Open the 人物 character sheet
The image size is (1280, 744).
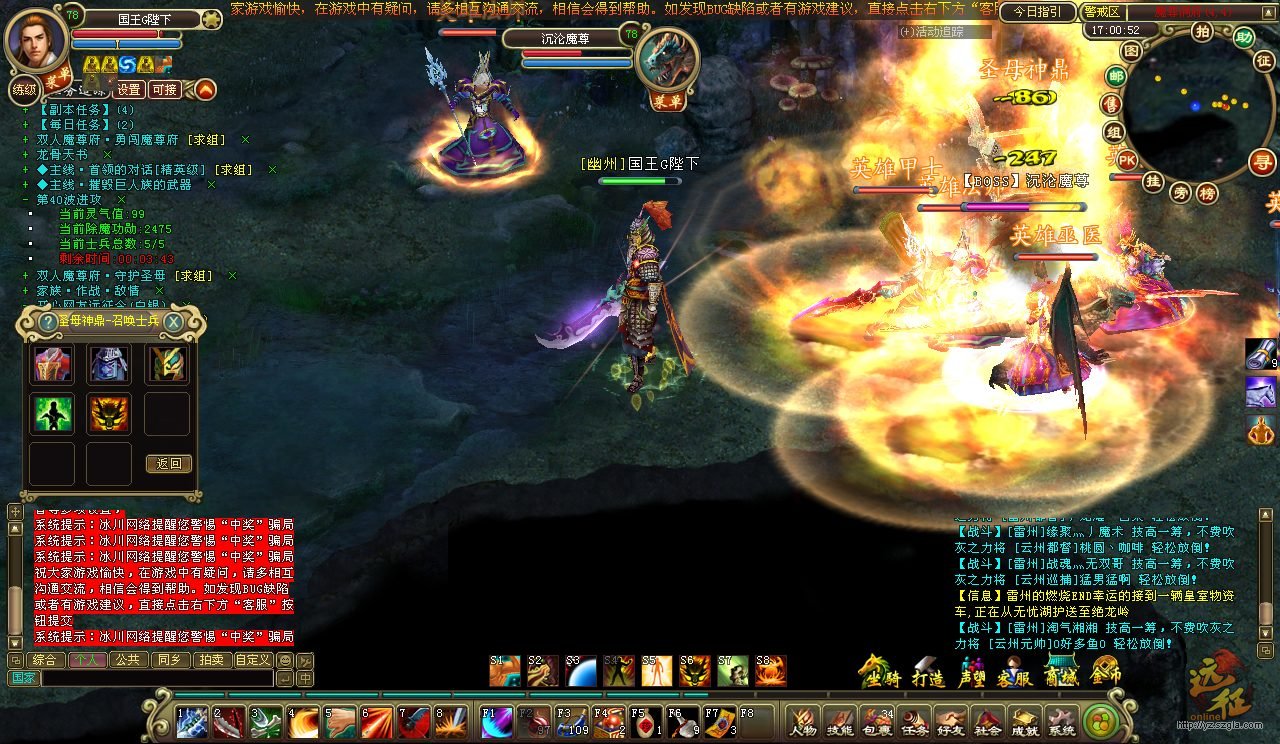pyautogui.click(x=802, y=722)
